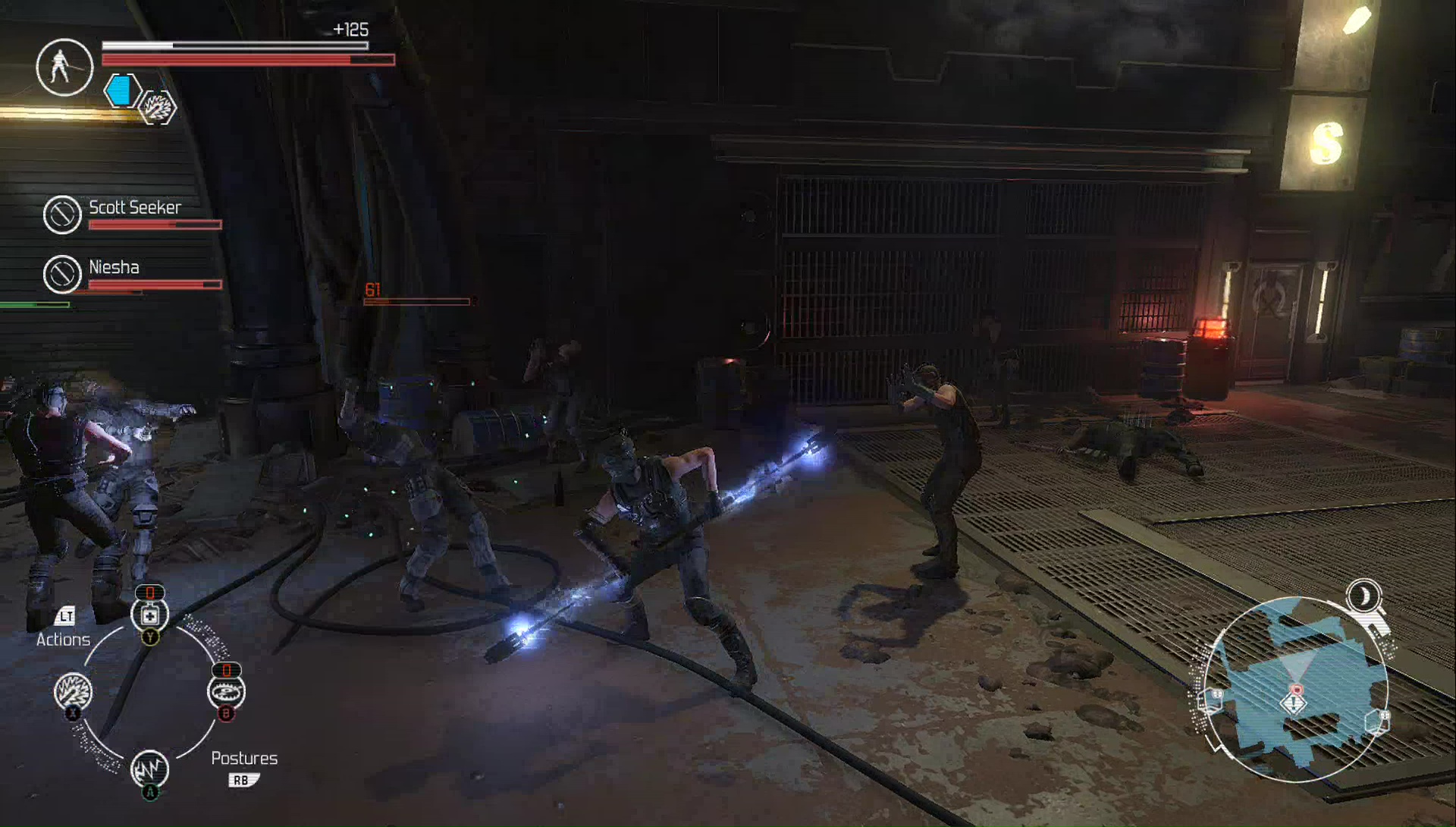Inspect the spiky burst buff hexagon
The height and width of the screenshot is (827, 1456).
[x=158, y=108]
